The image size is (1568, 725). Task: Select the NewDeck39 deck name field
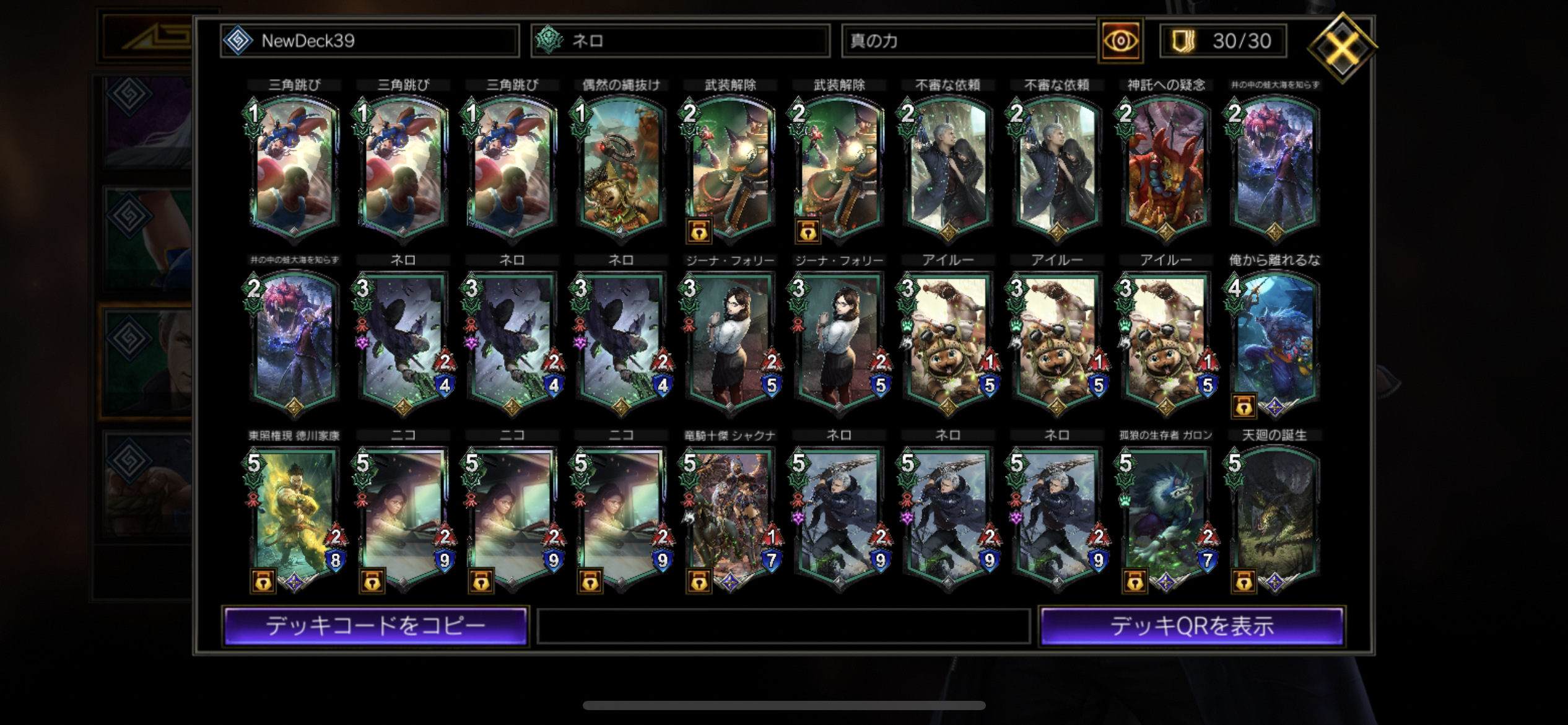[370, 41]
